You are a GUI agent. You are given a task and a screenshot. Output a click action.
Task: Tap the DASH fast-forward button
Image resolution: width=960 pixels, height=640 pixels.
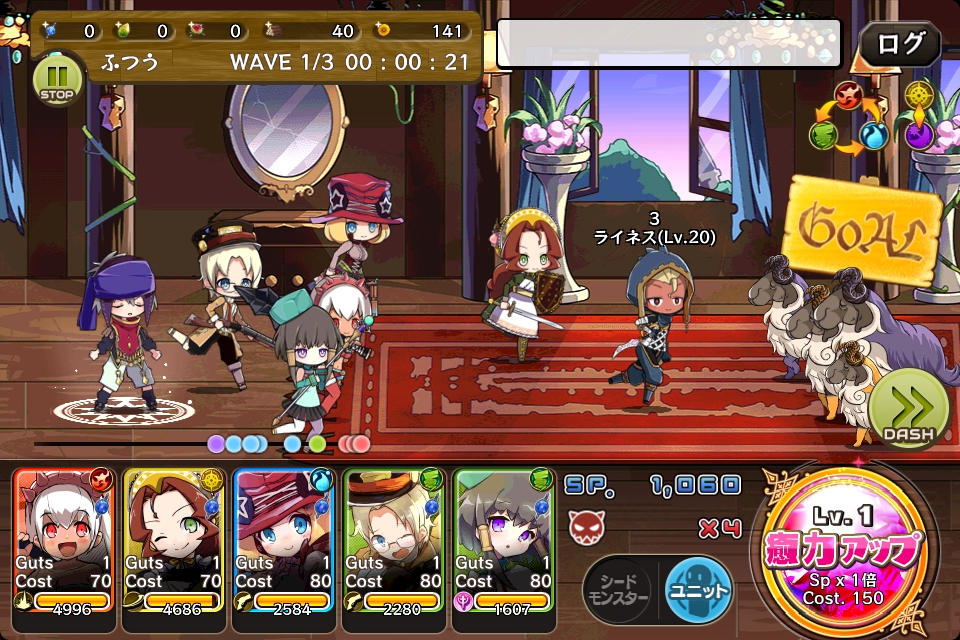pos(908,411)
